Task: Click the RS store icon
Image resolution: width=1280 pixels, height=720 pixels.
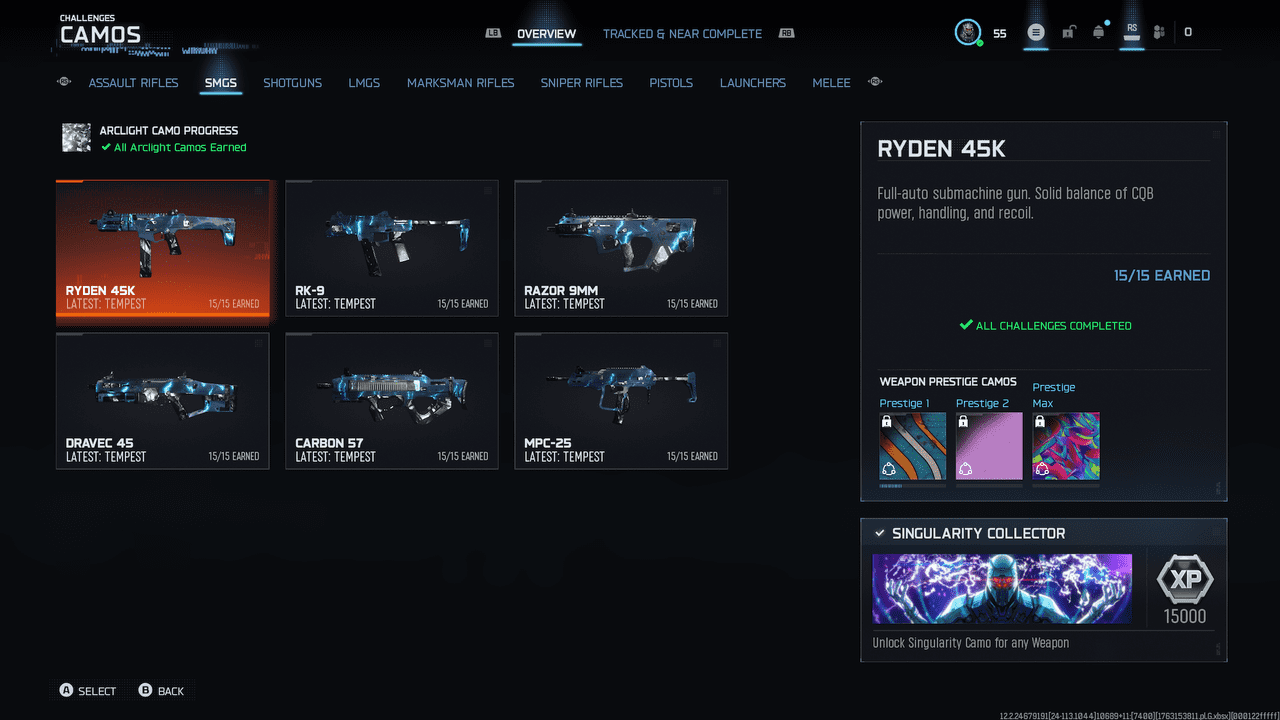Action: [1131, 31]
